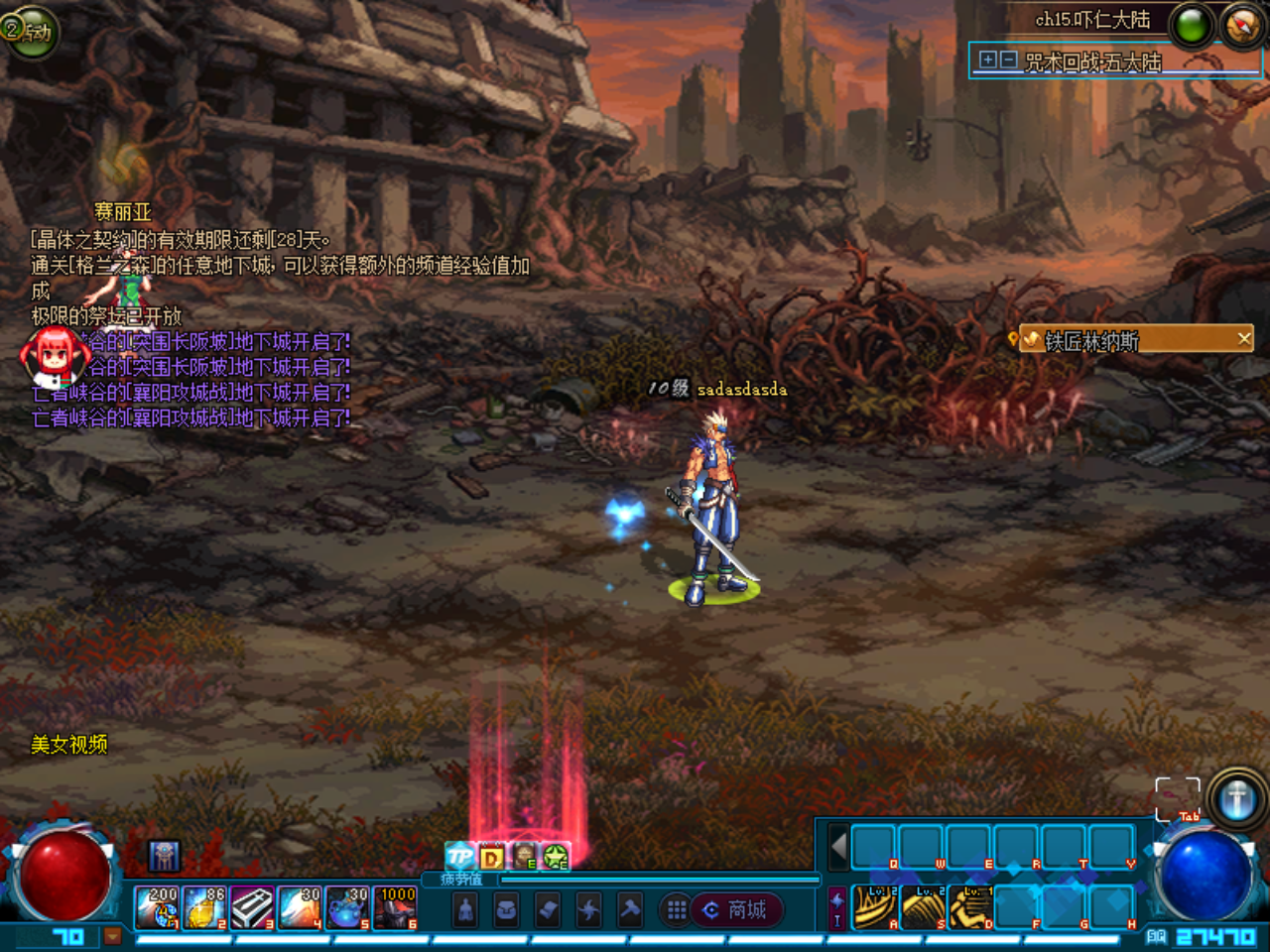Use the hotbar item in slot 1
1270x952 pixels.
point(157,907)
